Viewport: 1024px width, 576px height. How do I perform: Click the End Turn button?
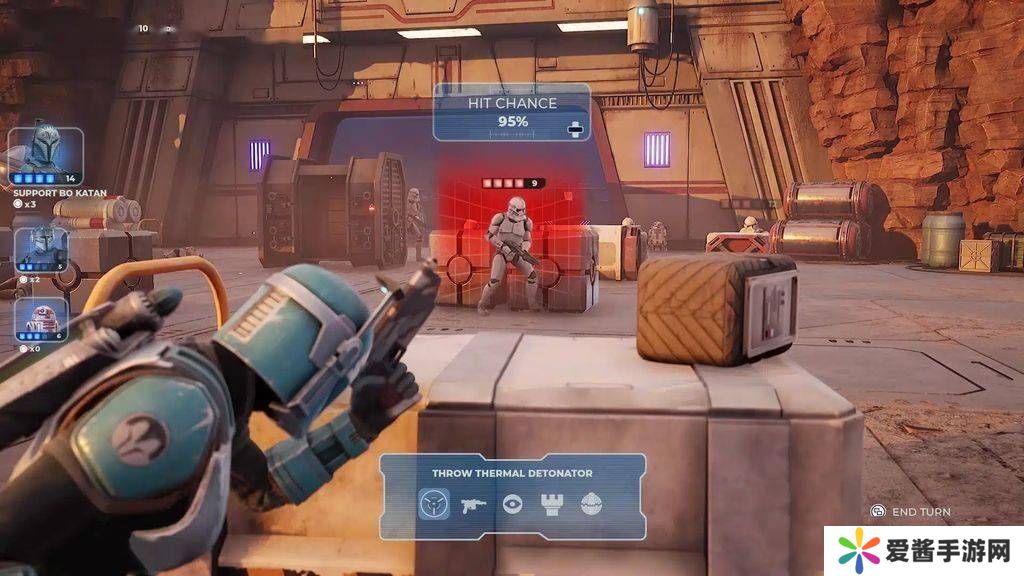click(910, 512)
